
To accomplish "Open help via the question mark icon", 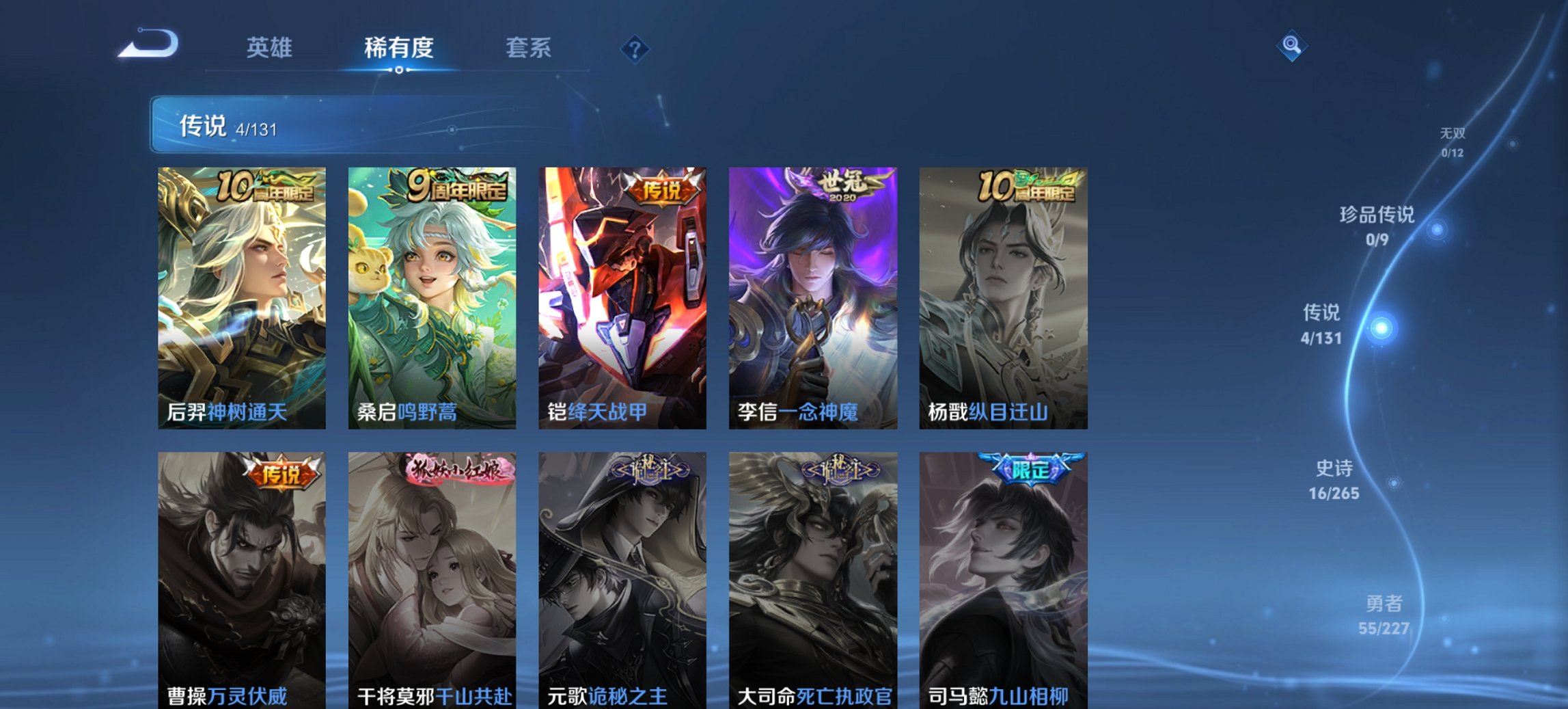I will coord(634,48).
